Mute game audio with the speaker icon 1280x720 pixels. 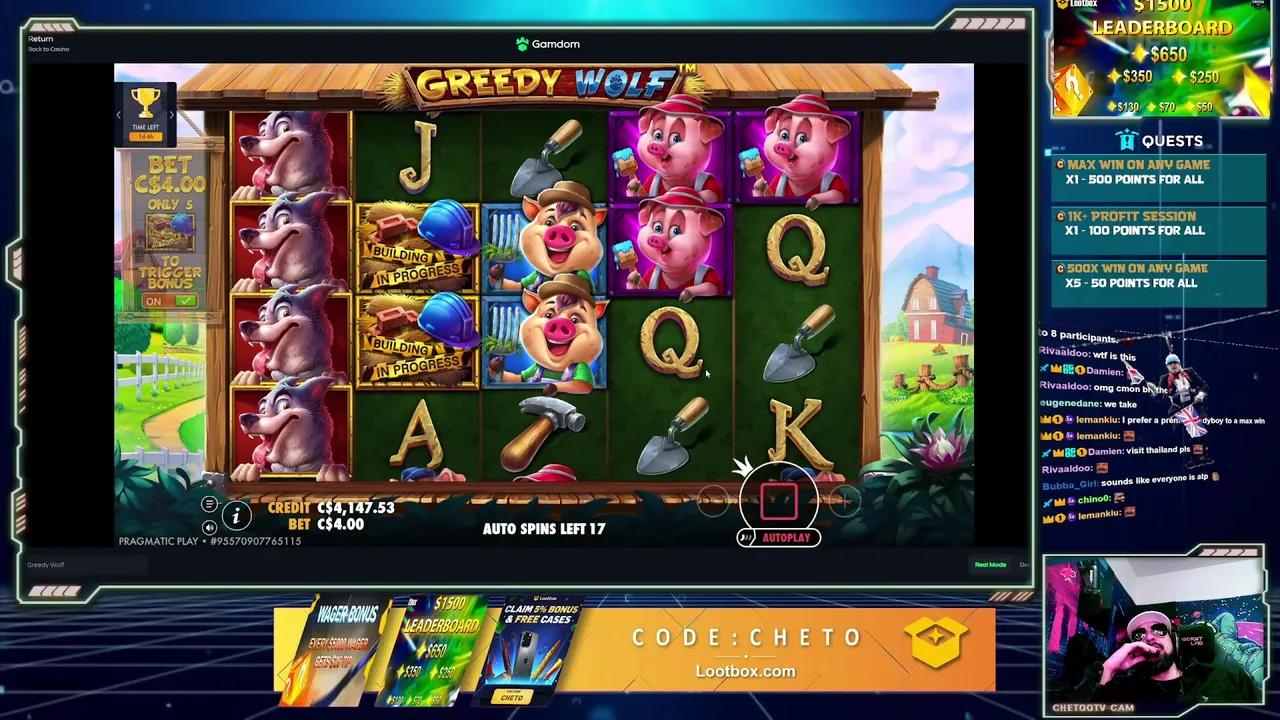(209, 527)
